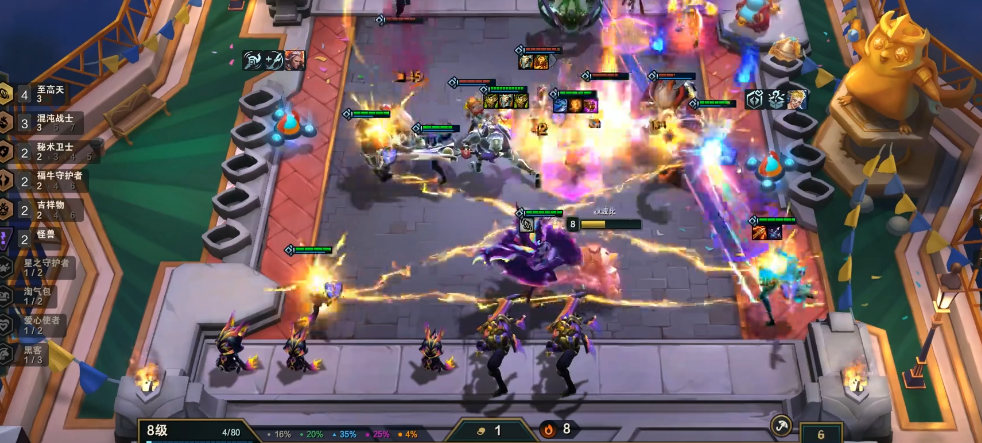Viewport: 982px width, 443px height.
Task: Inspect the enemy augment icons at right
Action: point(775,101)
